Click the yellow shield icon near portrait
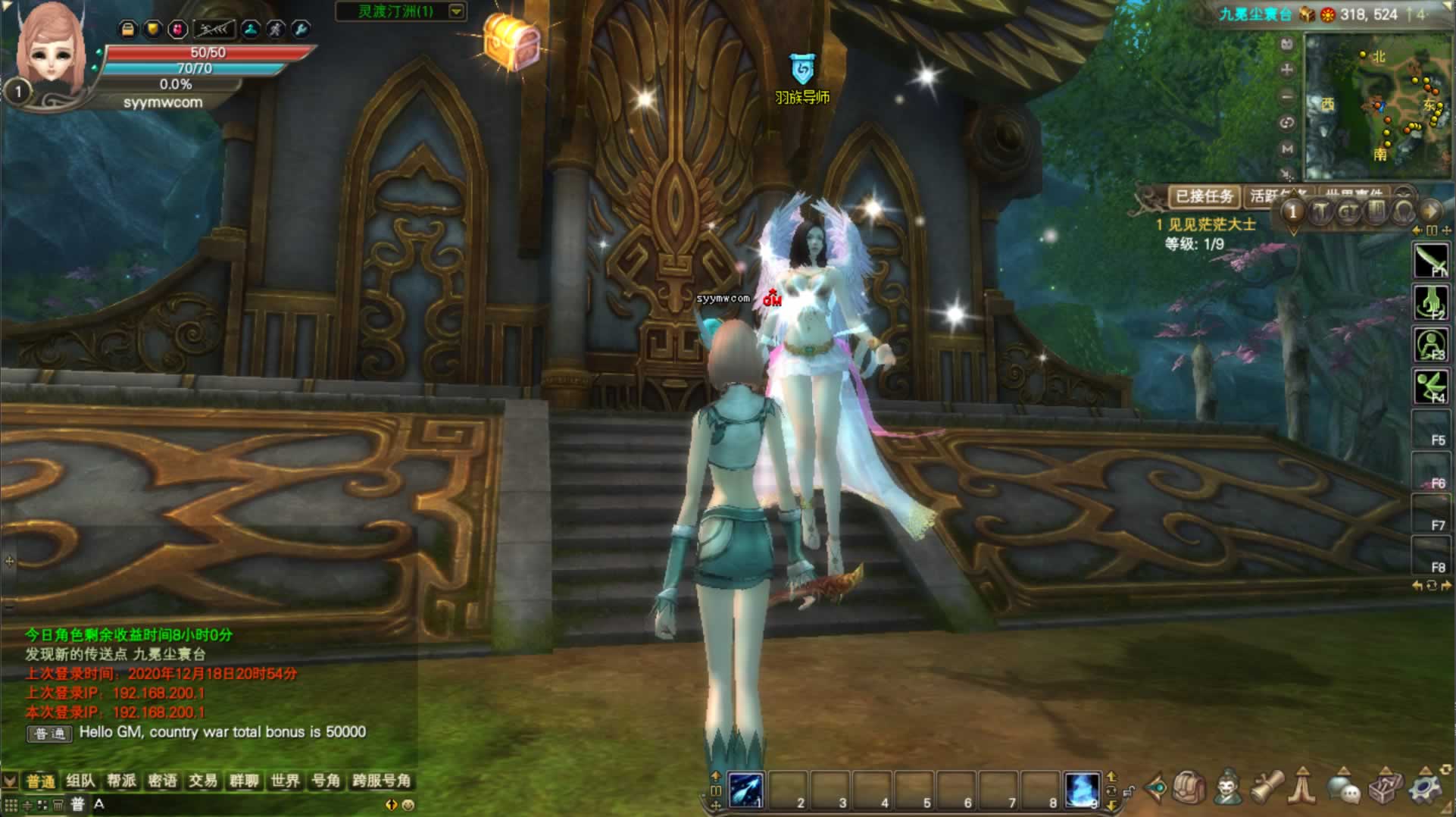 (153, 30)
